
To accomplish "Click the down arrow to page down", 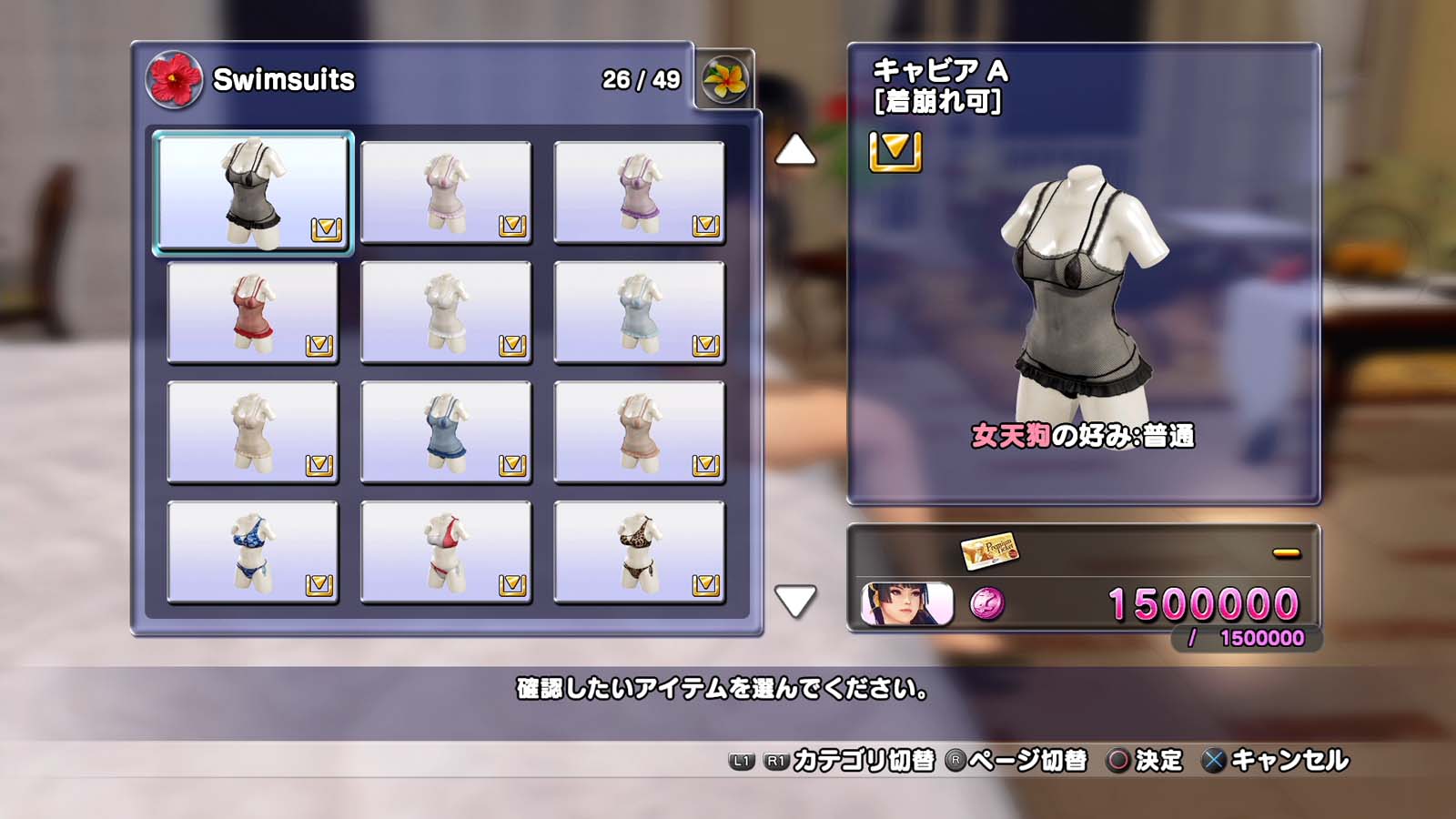I will point(794,601).
